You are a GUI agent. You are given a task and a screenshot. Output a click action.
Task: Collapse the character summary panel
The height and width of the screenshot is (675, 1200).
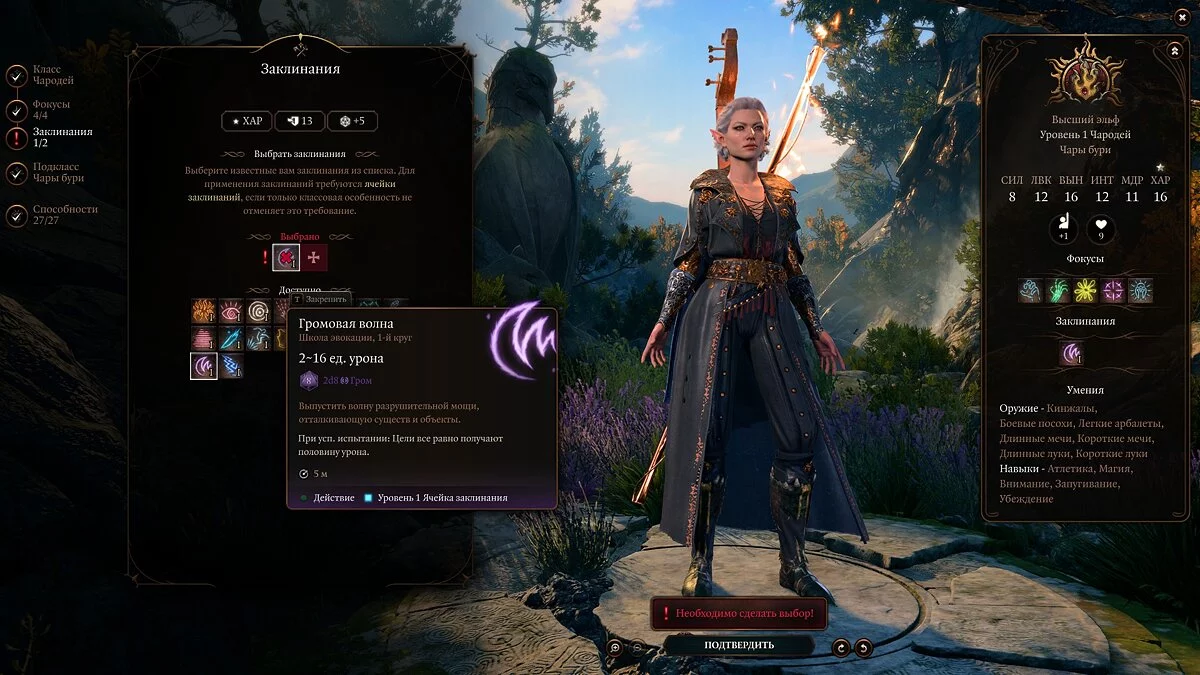1174,50
